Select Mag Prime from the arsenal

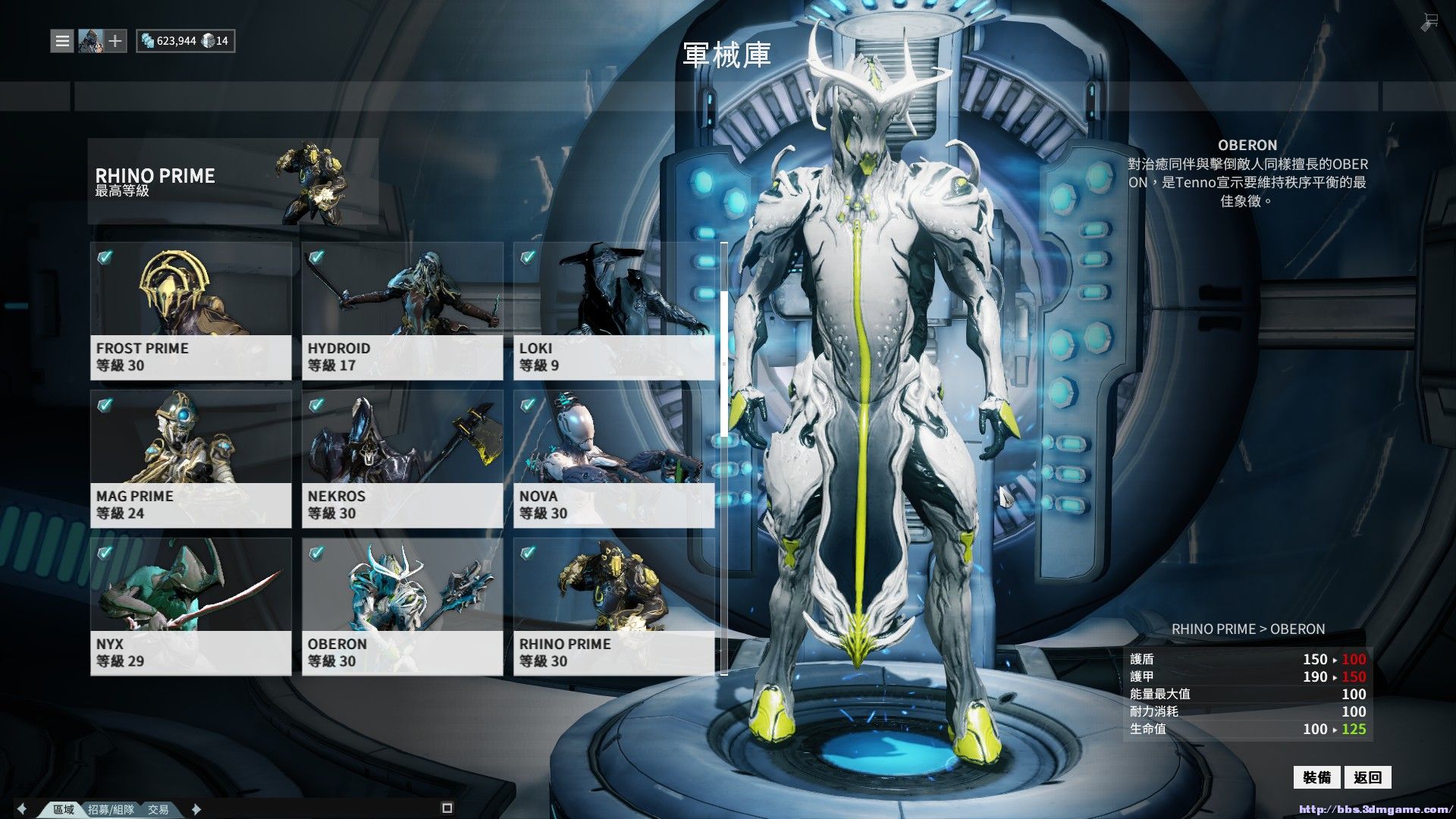tap(190, 459)
